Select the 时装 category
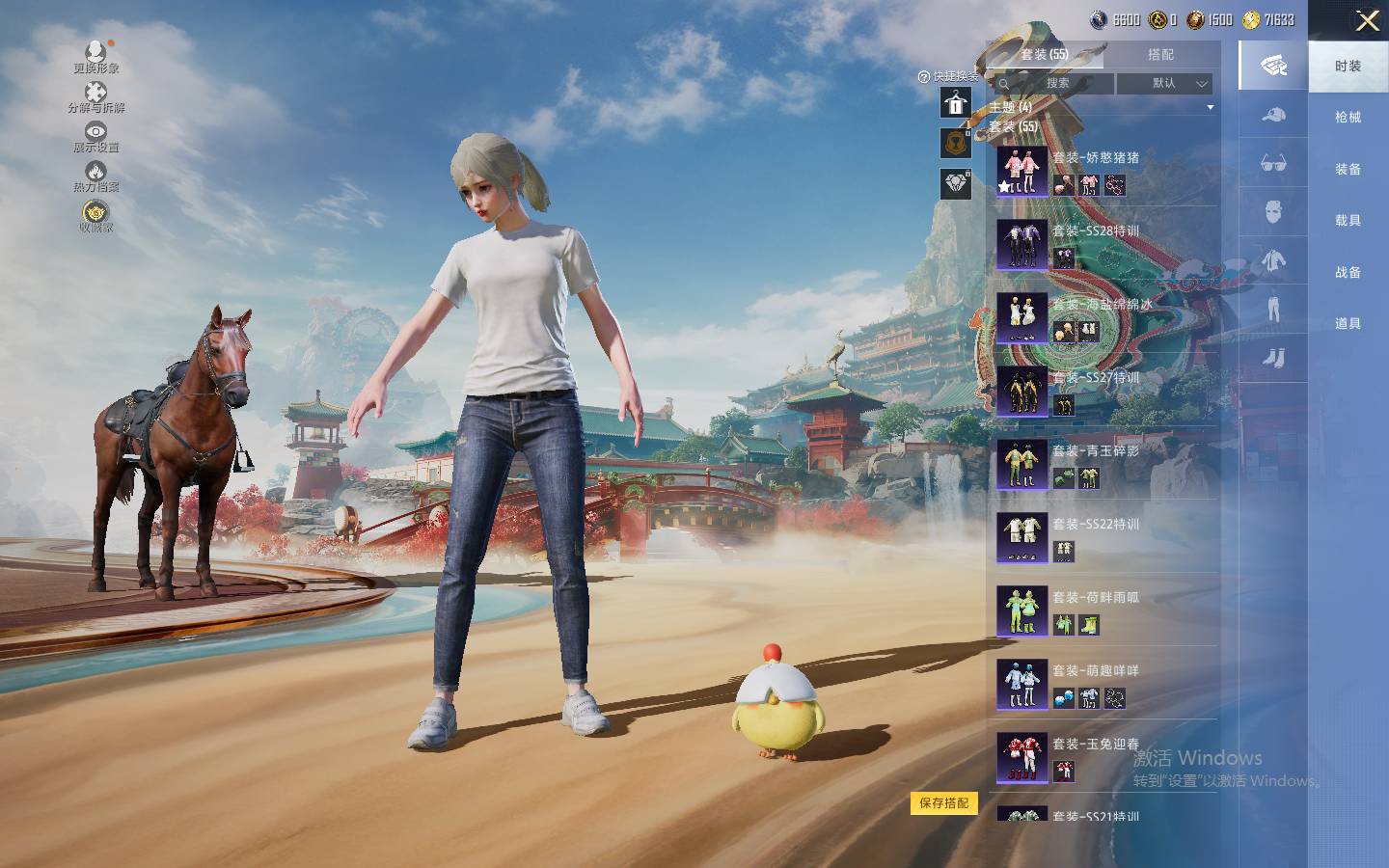This screenshot has width=1389, height=868. [1348, 66]
